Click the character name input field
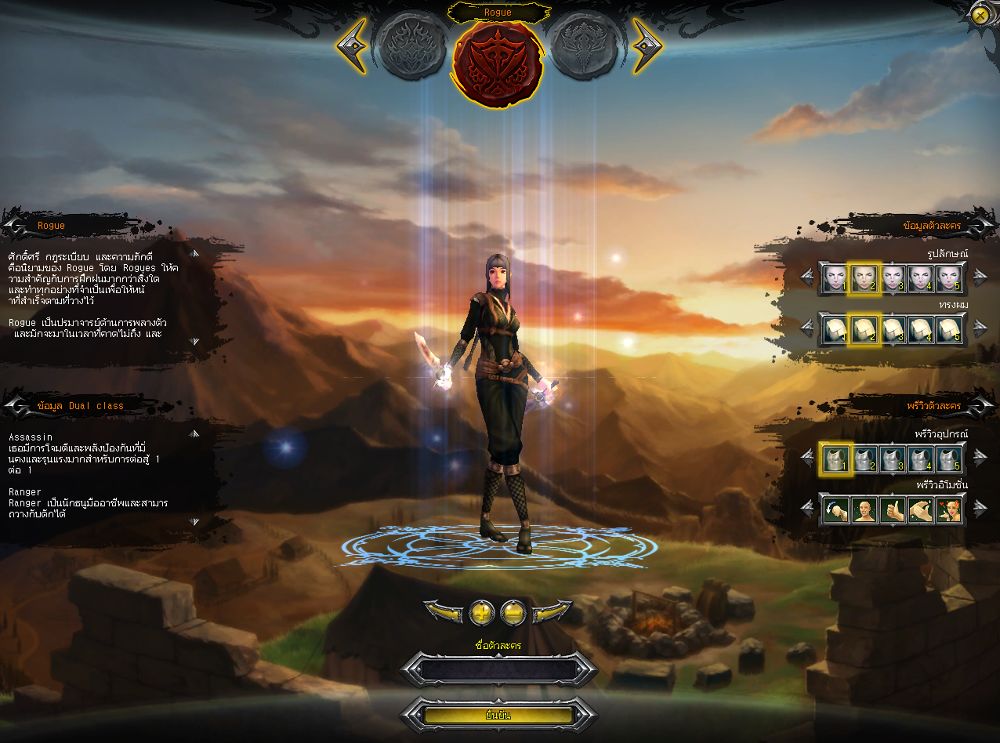Screen dimensions: 1000x743 pos(498,669)
